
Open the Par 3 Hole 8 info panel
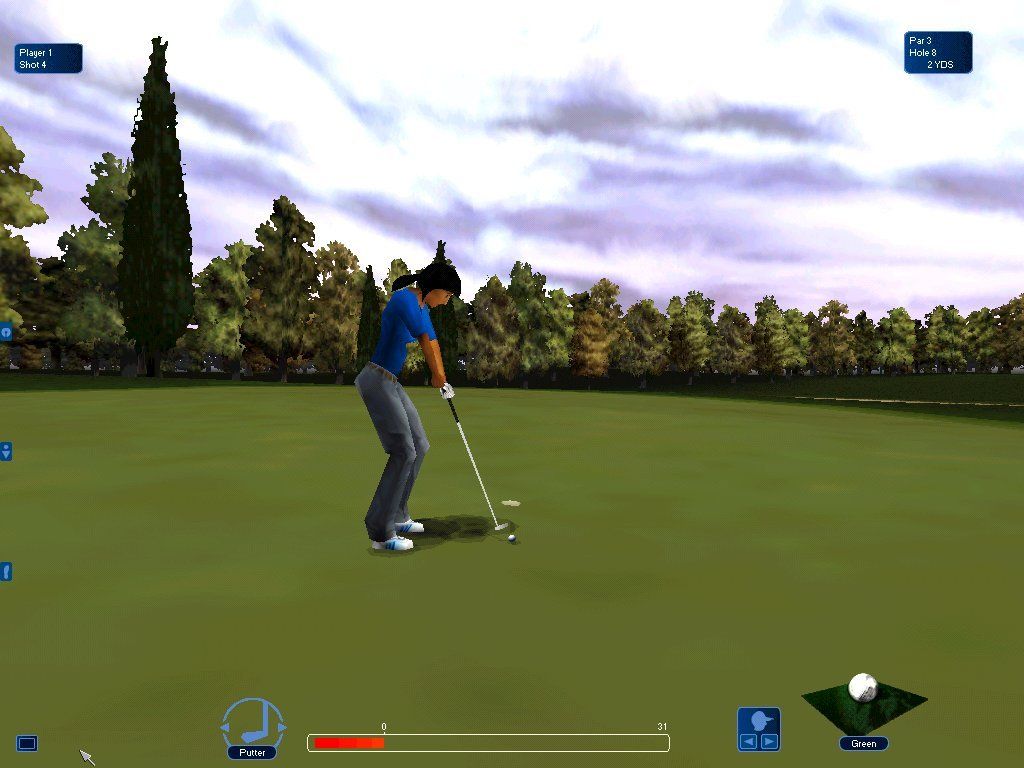[x=938, y=52]
